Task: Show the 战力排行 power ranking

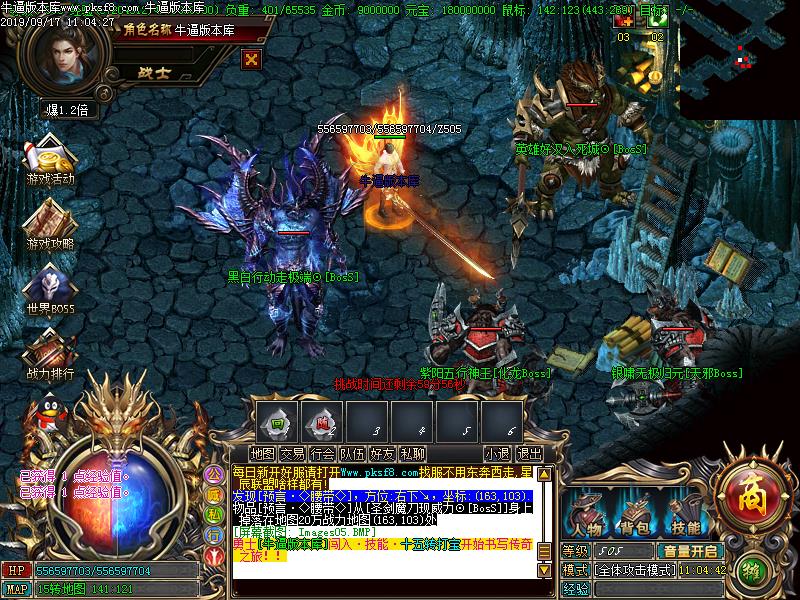Action: click(50, 355)
